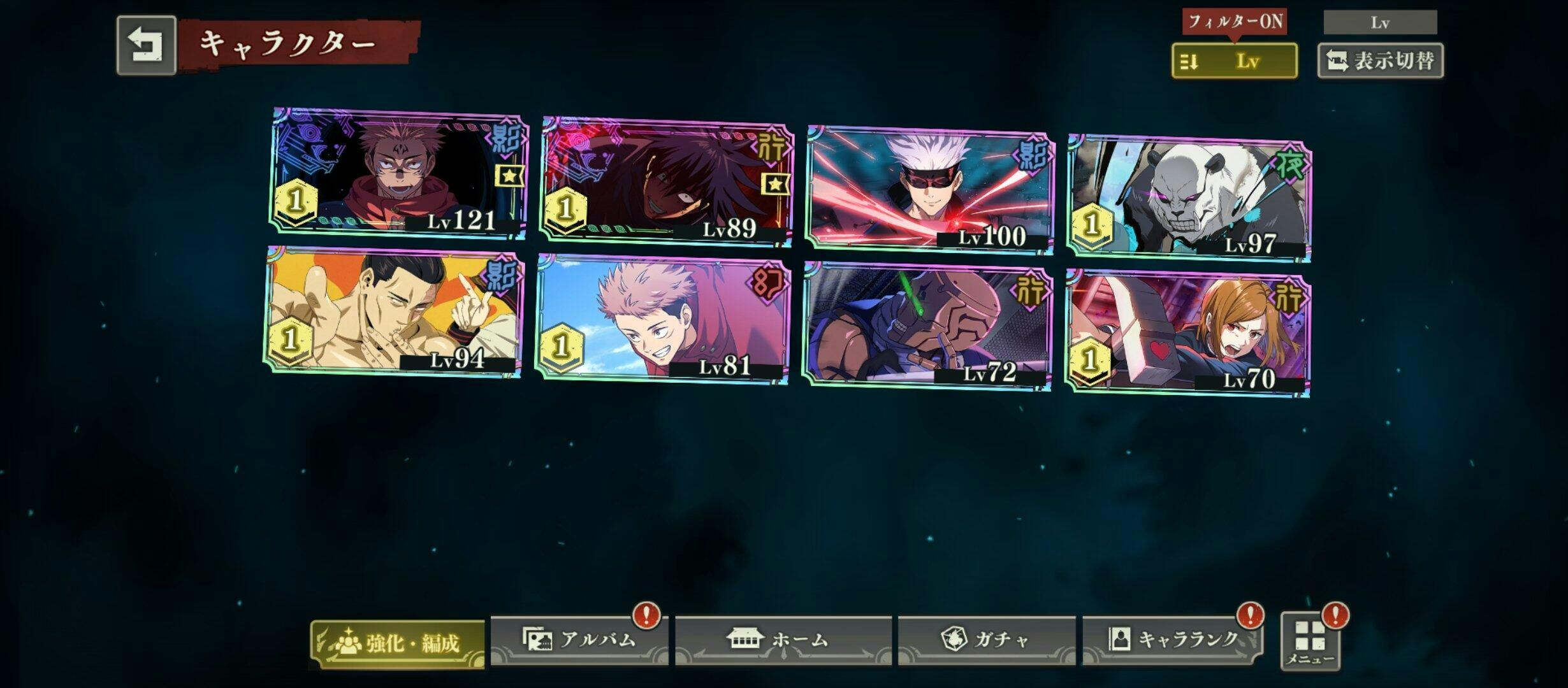Open the Lv sort and filter button
The image size is (1568, 688).
[x=1234, y=61]
